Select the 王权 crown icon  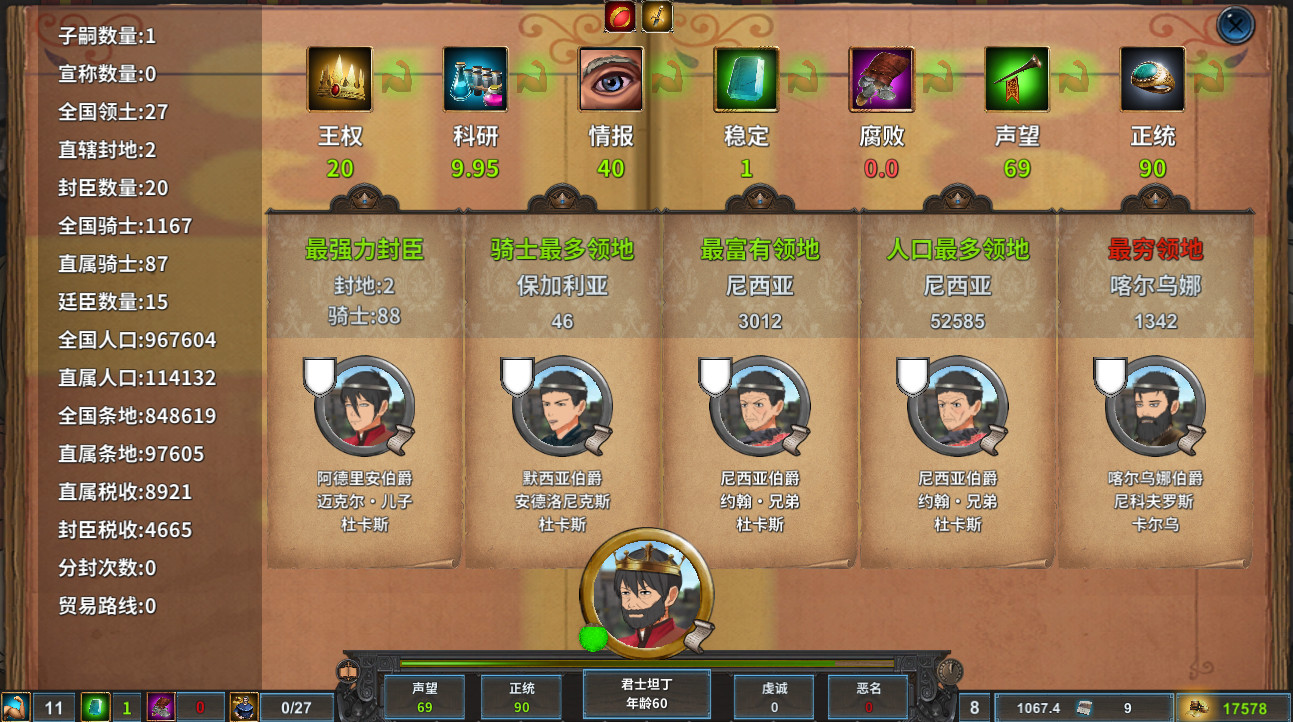pyautogui.click(x=339, y=79)
